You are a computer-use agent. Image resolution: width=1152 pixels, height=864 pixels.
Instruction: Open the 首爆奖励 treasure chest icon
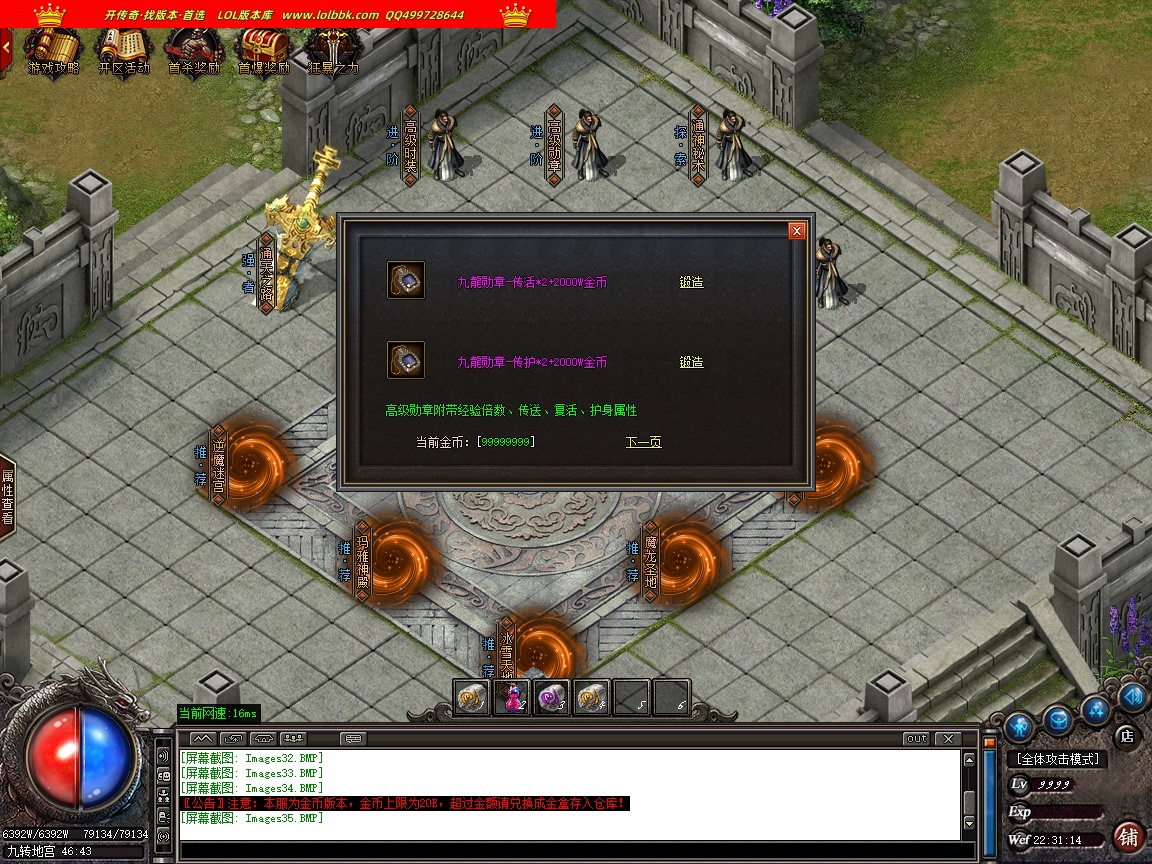(x=263, y=50)
